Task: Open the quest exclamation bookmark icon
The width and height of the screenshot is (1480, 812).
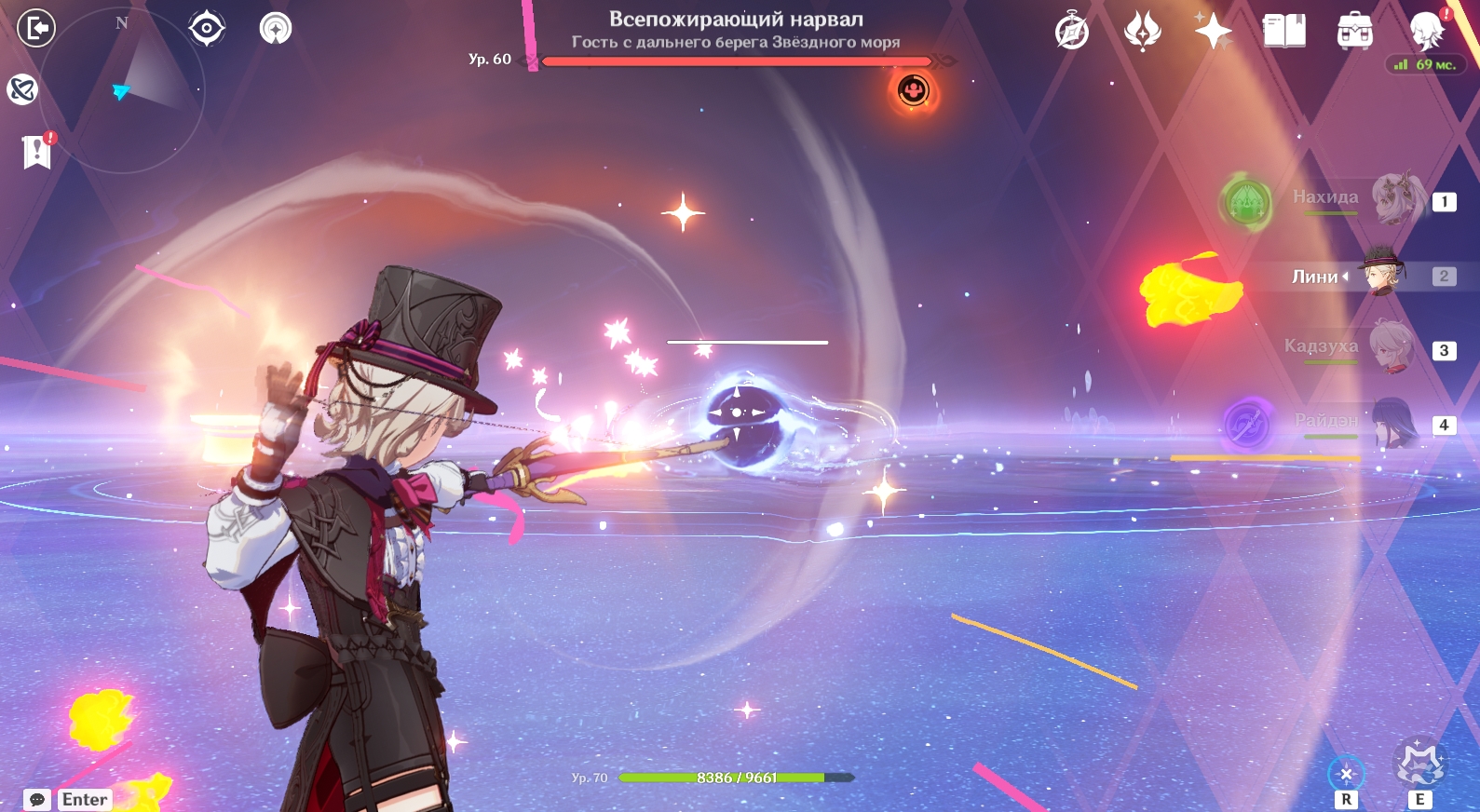Action: pyautogui.click(x=37, y=151)
